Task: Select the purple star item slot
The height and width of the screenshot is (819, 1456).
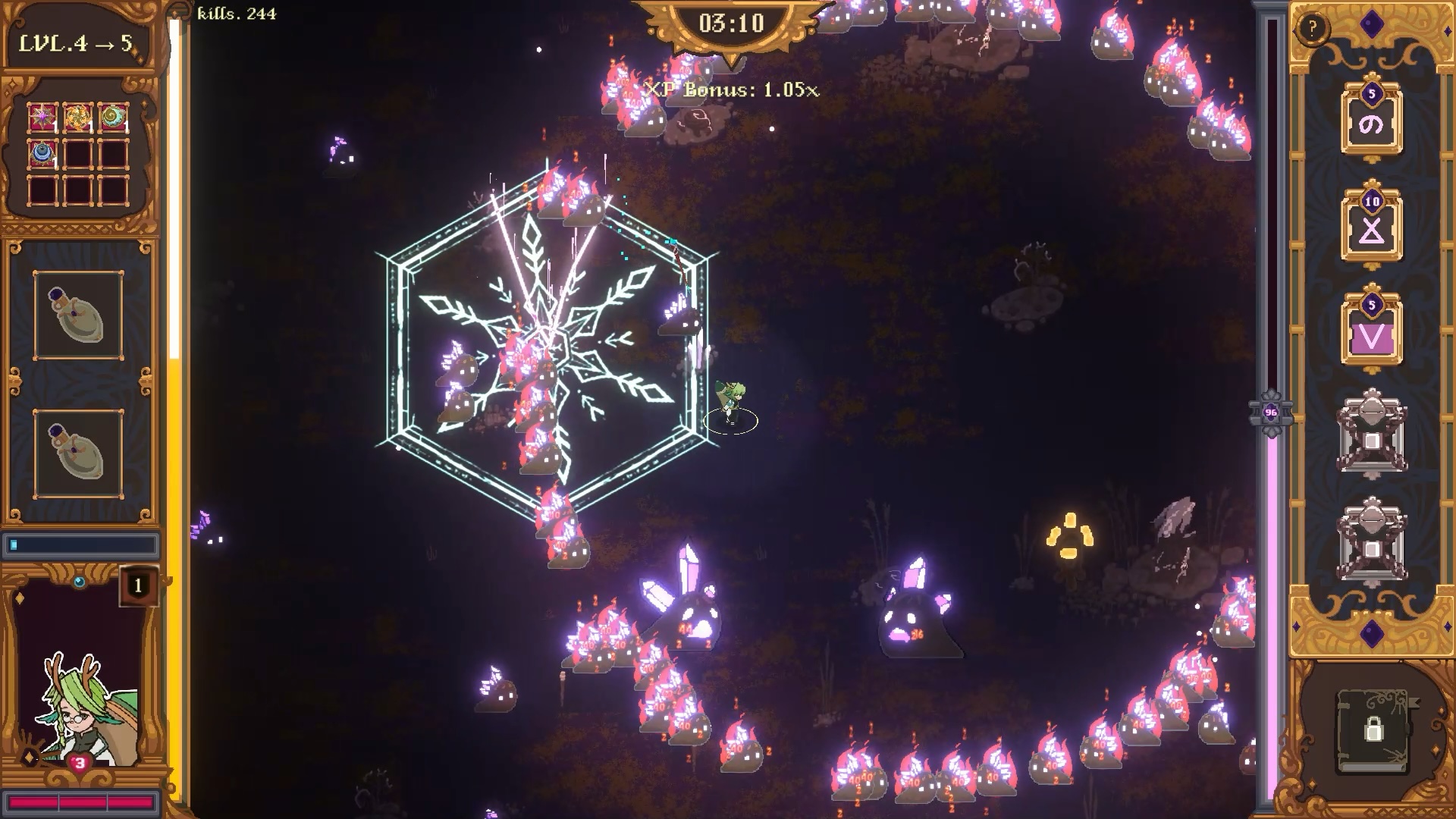Action: point(42,117)
